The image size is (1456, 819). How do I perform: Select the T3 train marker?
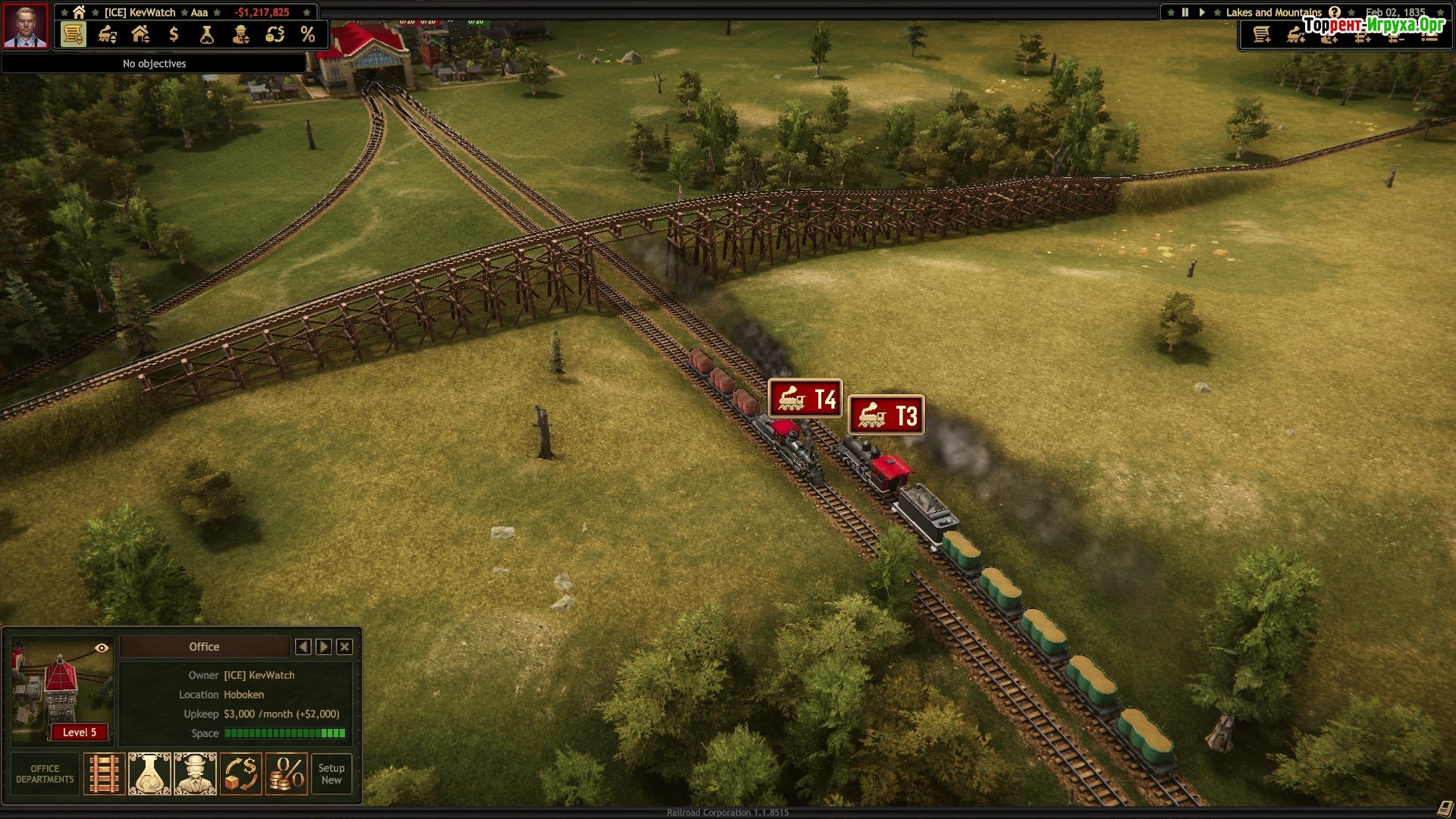click(x=886, y=415)
